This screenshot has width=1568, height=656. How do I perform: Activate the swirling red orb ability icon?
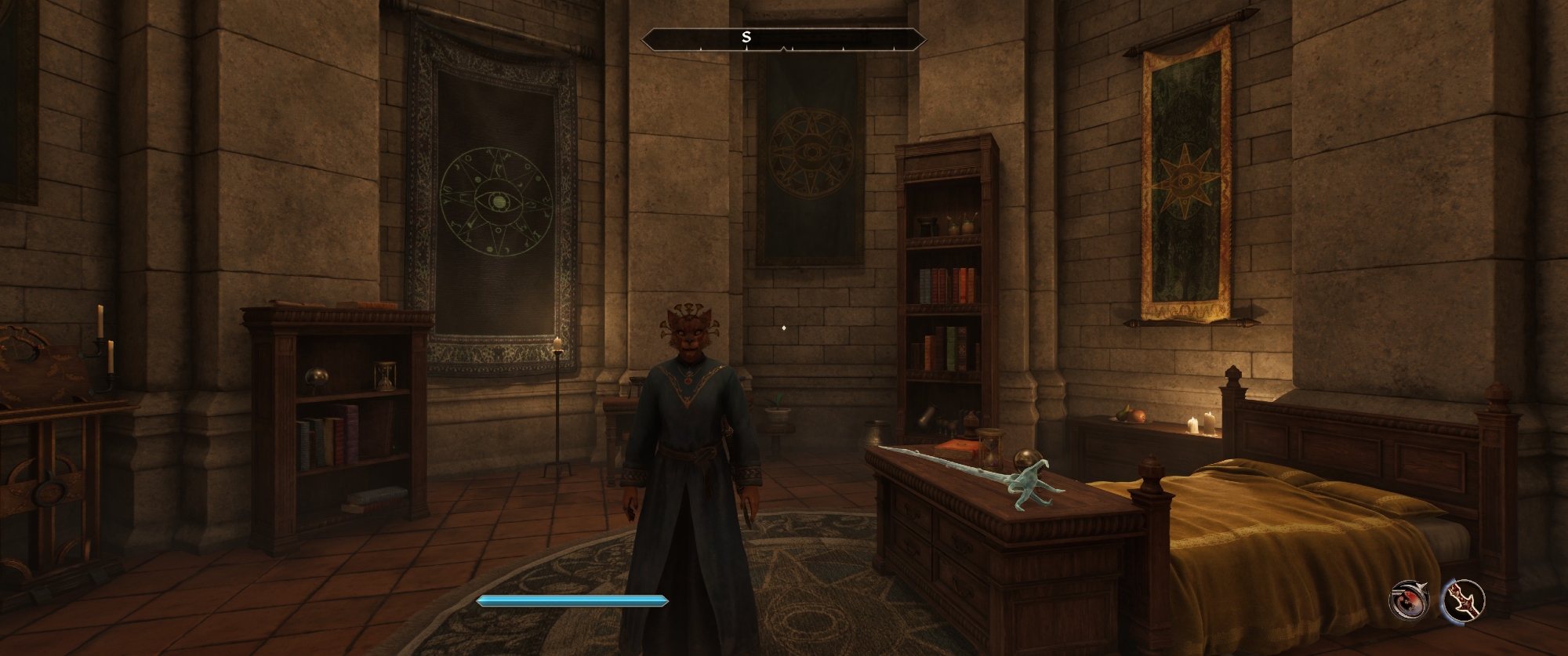click(x=1409, y=601)
